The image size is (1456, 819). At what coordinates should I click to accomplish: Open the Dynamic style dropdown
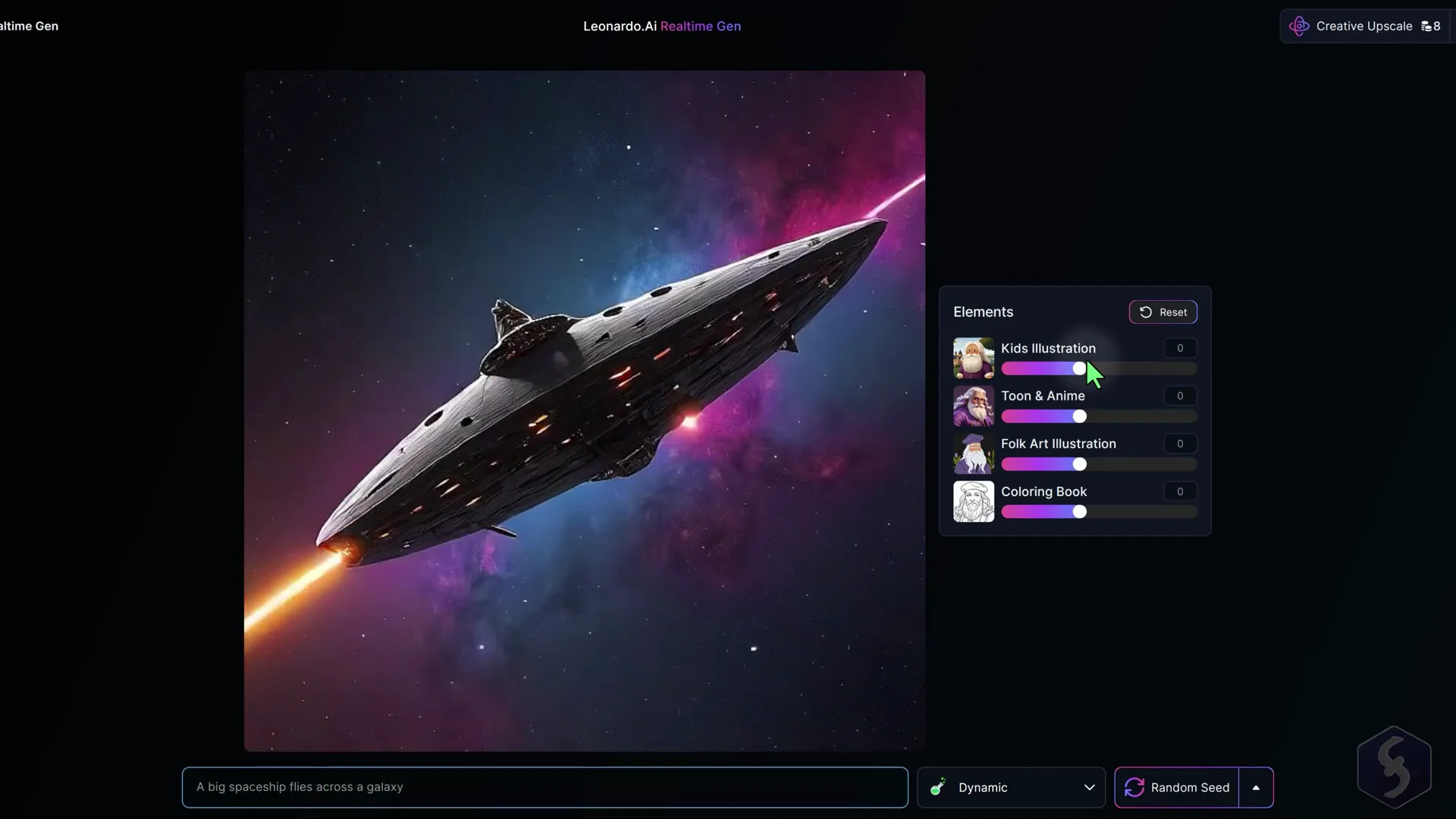pos(1089,787)
